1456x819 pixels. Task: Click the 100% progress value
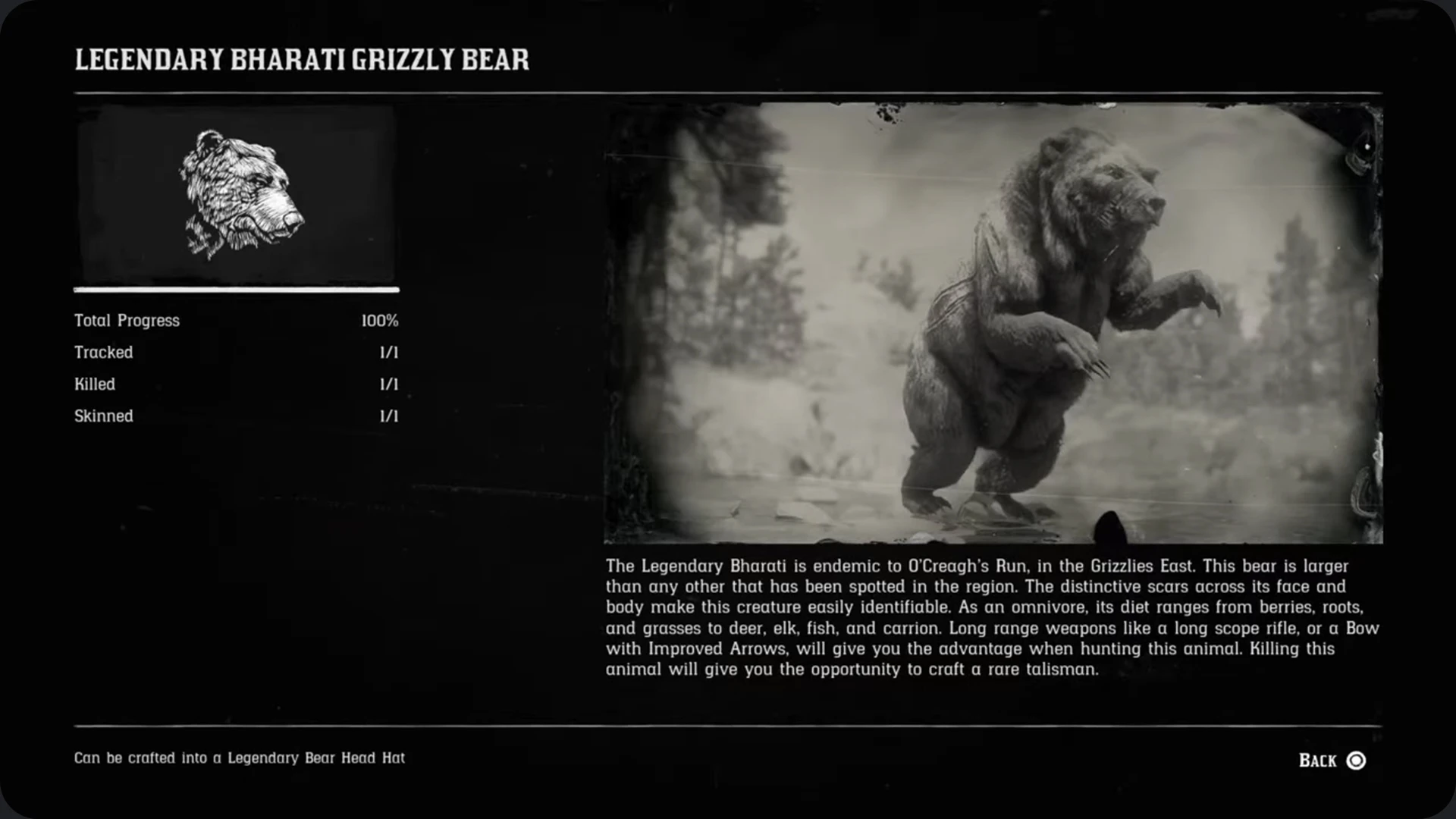pyautogui.click(x=380, y=320)
